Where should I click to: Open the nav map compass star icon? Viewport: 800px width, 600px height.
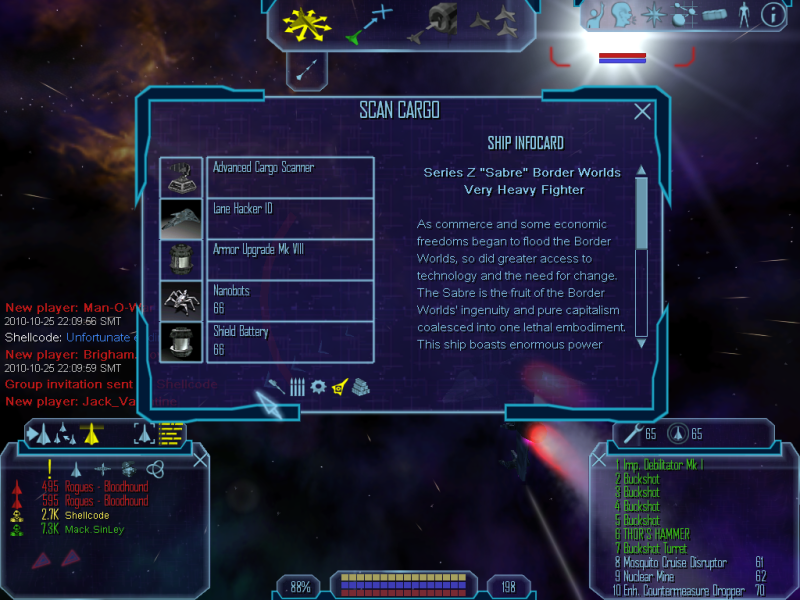(653, 15)
